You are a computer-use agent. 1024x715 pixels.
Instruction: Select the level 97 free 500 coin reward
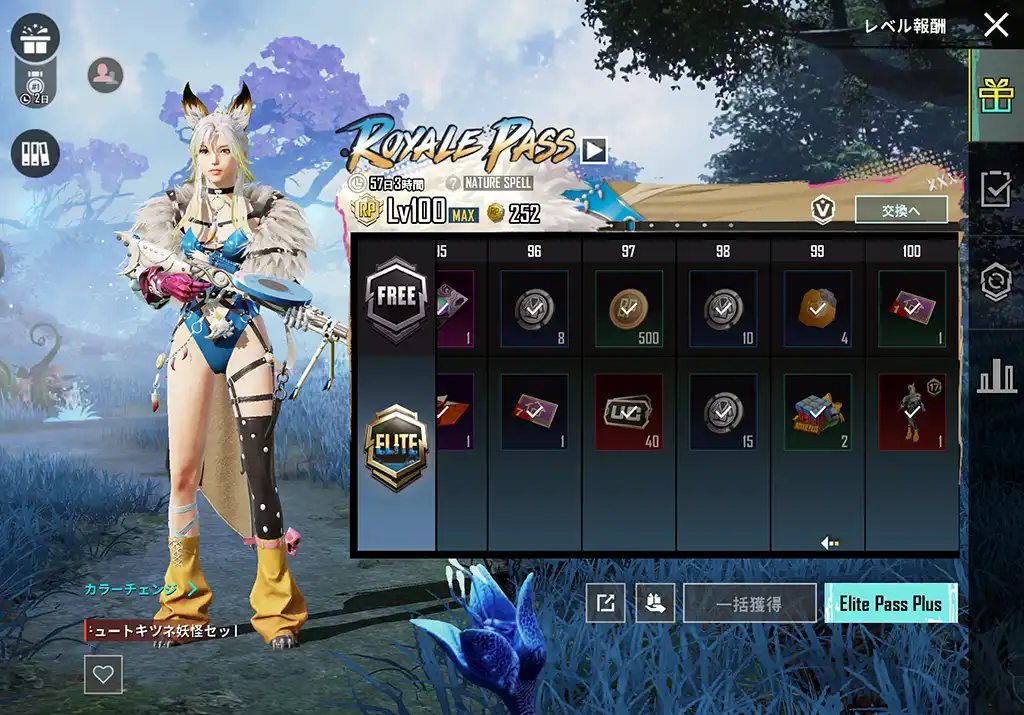(x=628, y=308)
